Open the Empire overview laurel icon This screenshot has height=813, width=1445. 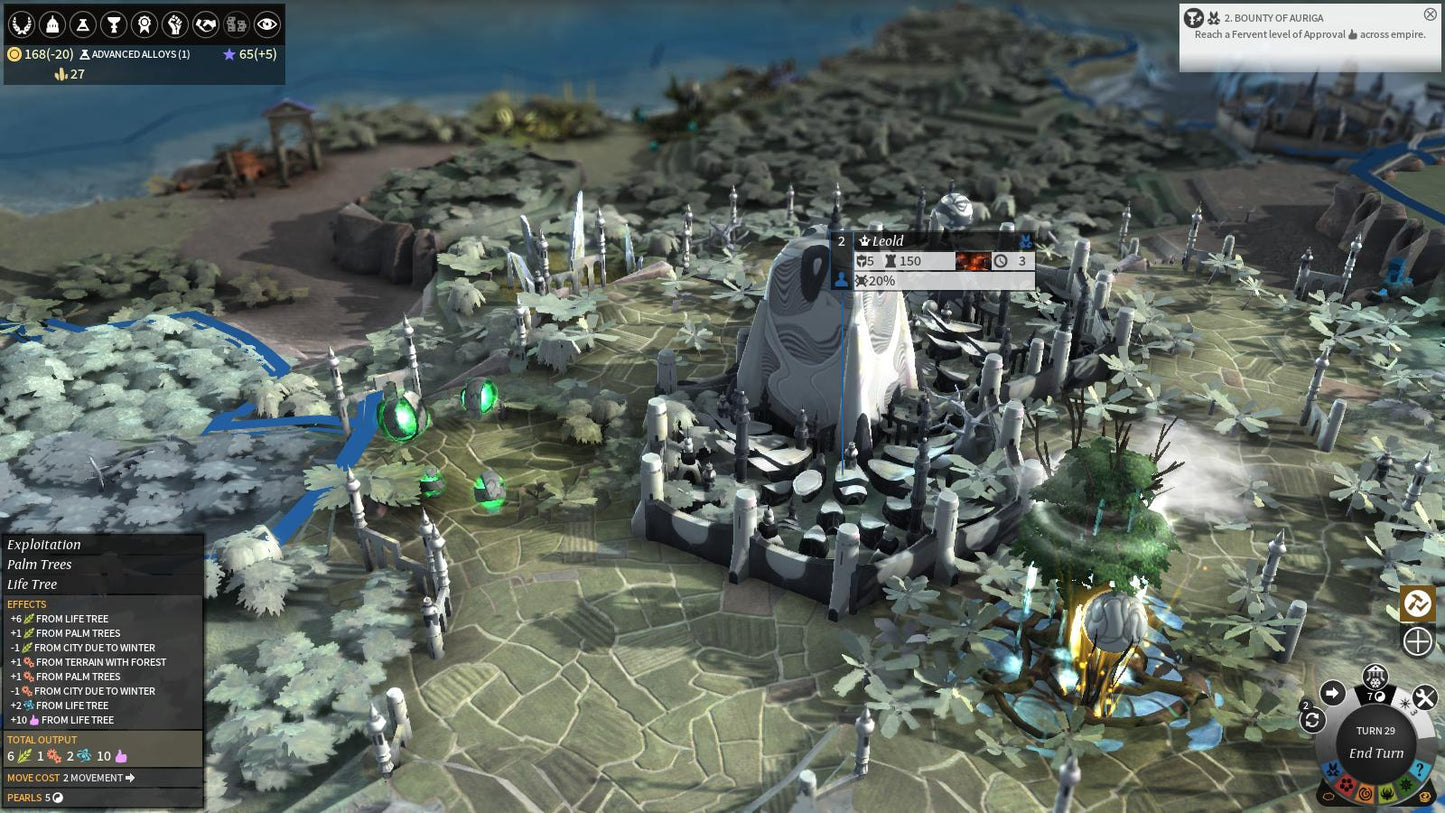pos(21,24)
